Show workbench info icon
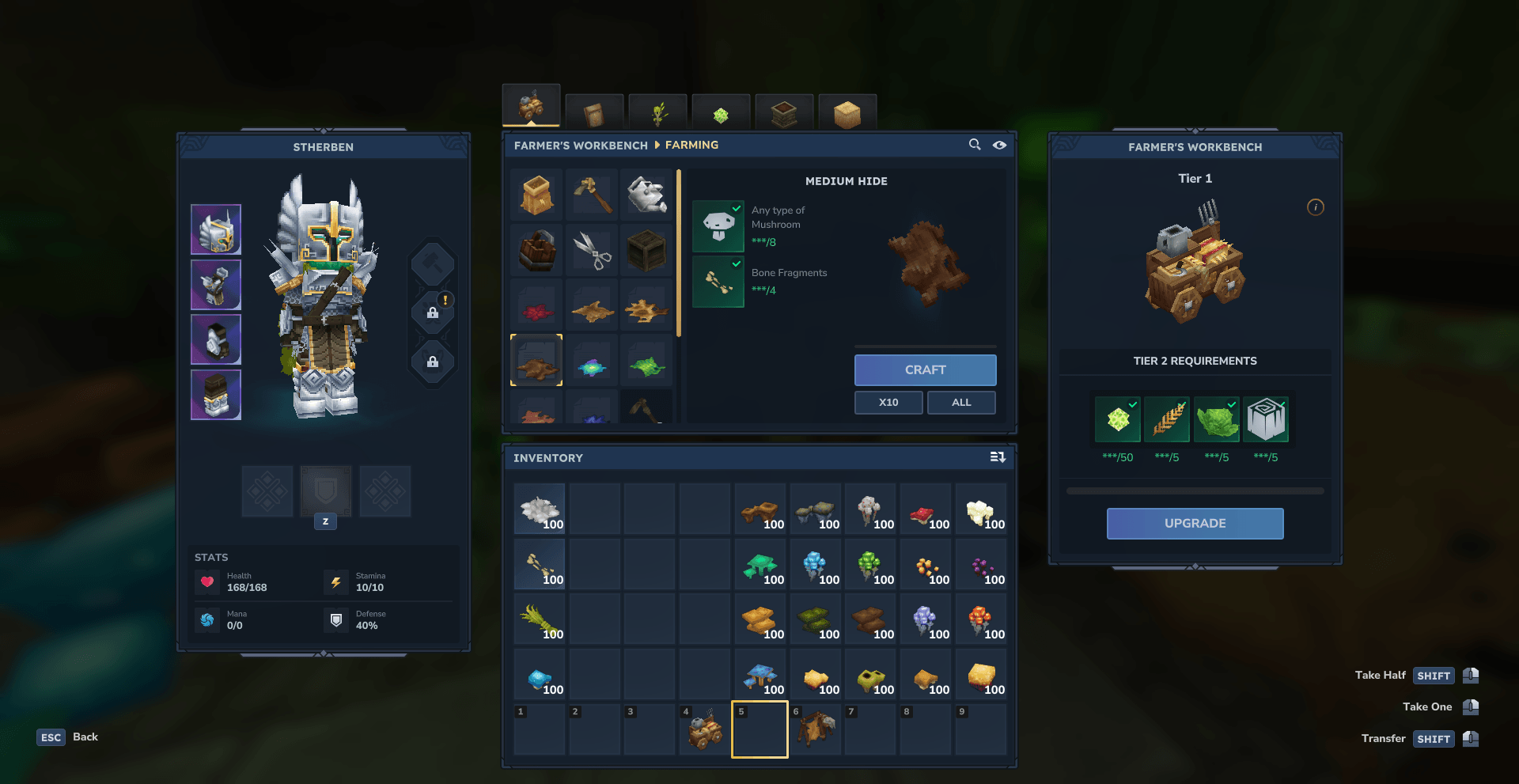Screen dimensions: 1519x784 click(1315, 207)
